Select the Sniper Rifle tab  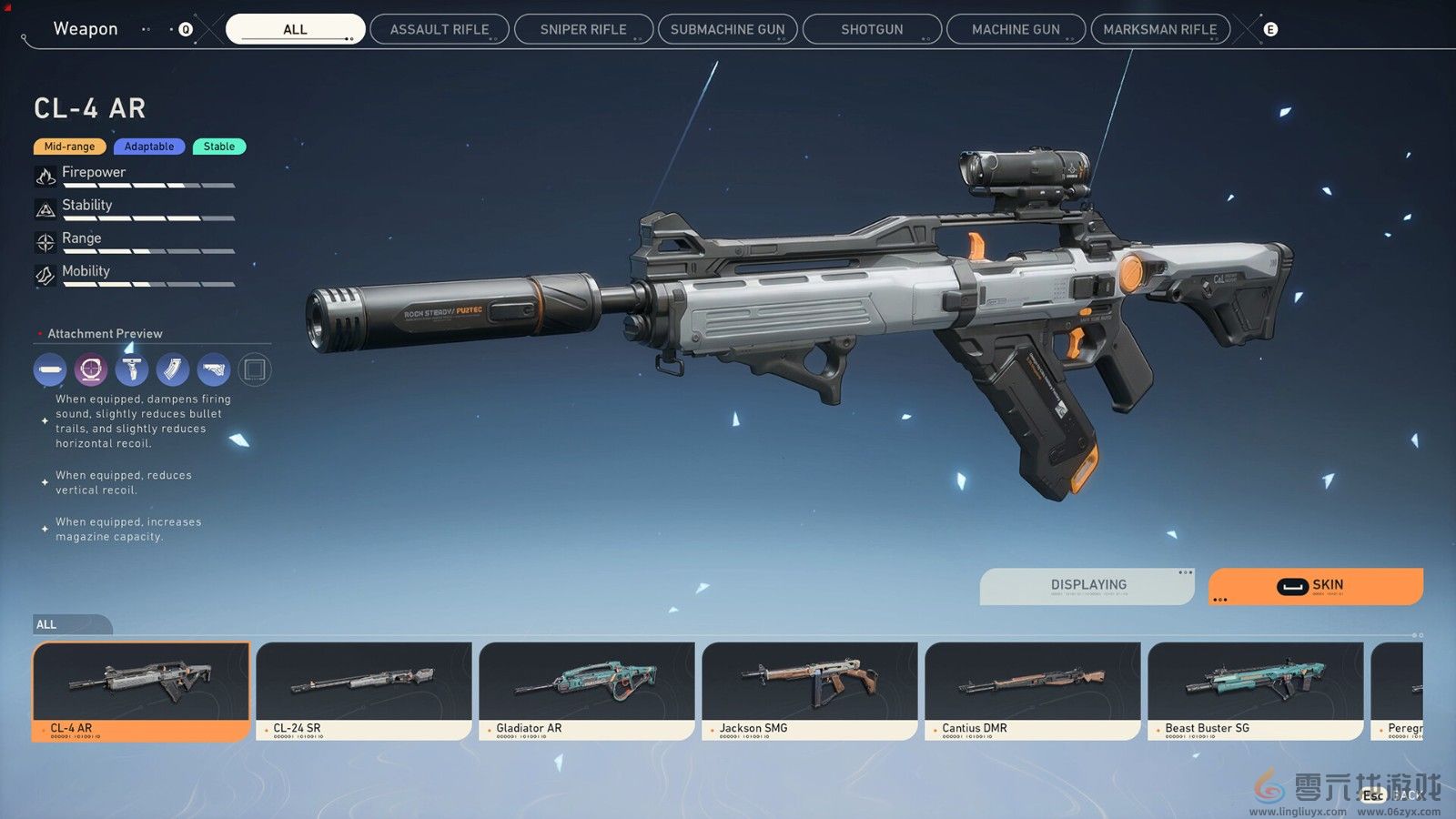[583, 29]
